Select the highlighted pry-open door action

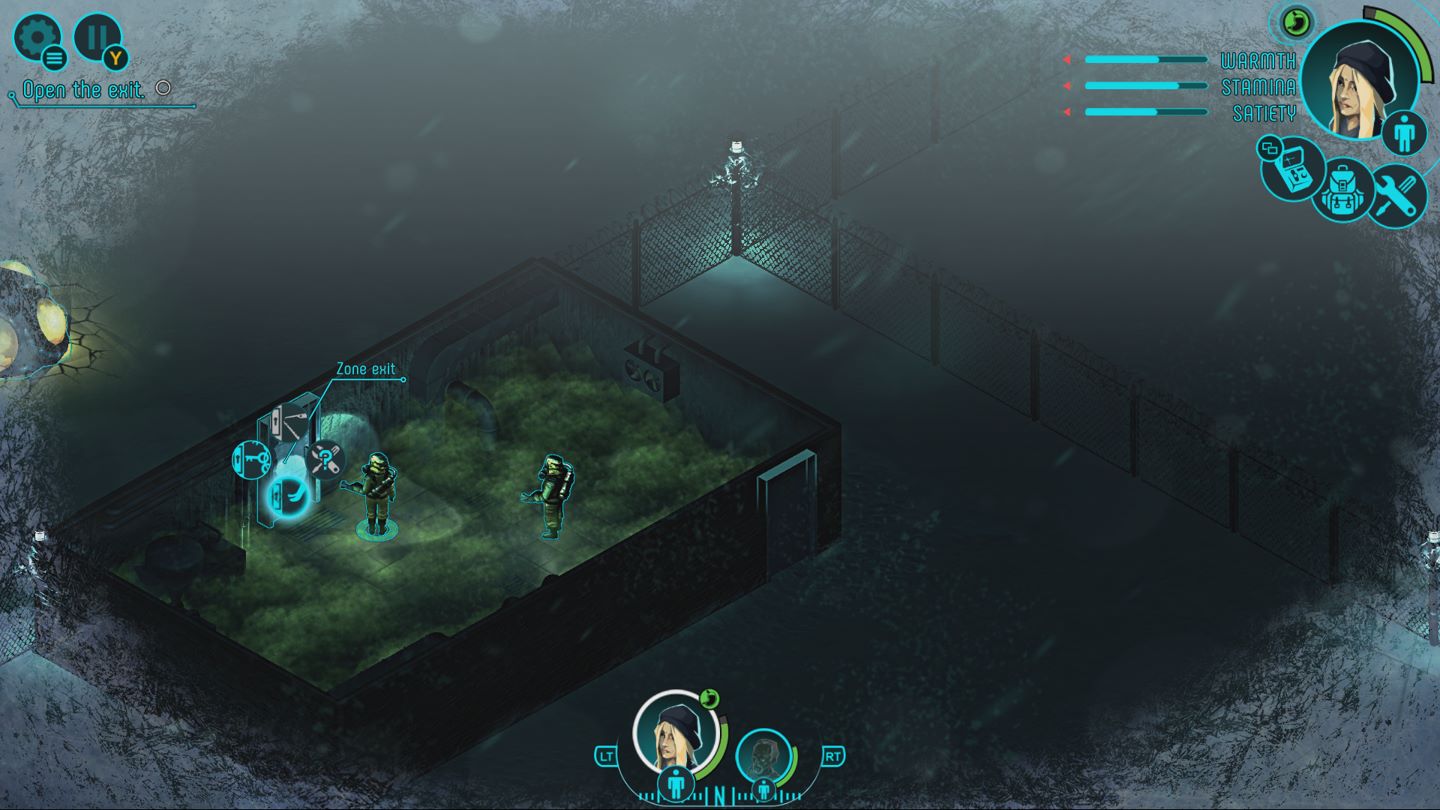pos(287,495)
